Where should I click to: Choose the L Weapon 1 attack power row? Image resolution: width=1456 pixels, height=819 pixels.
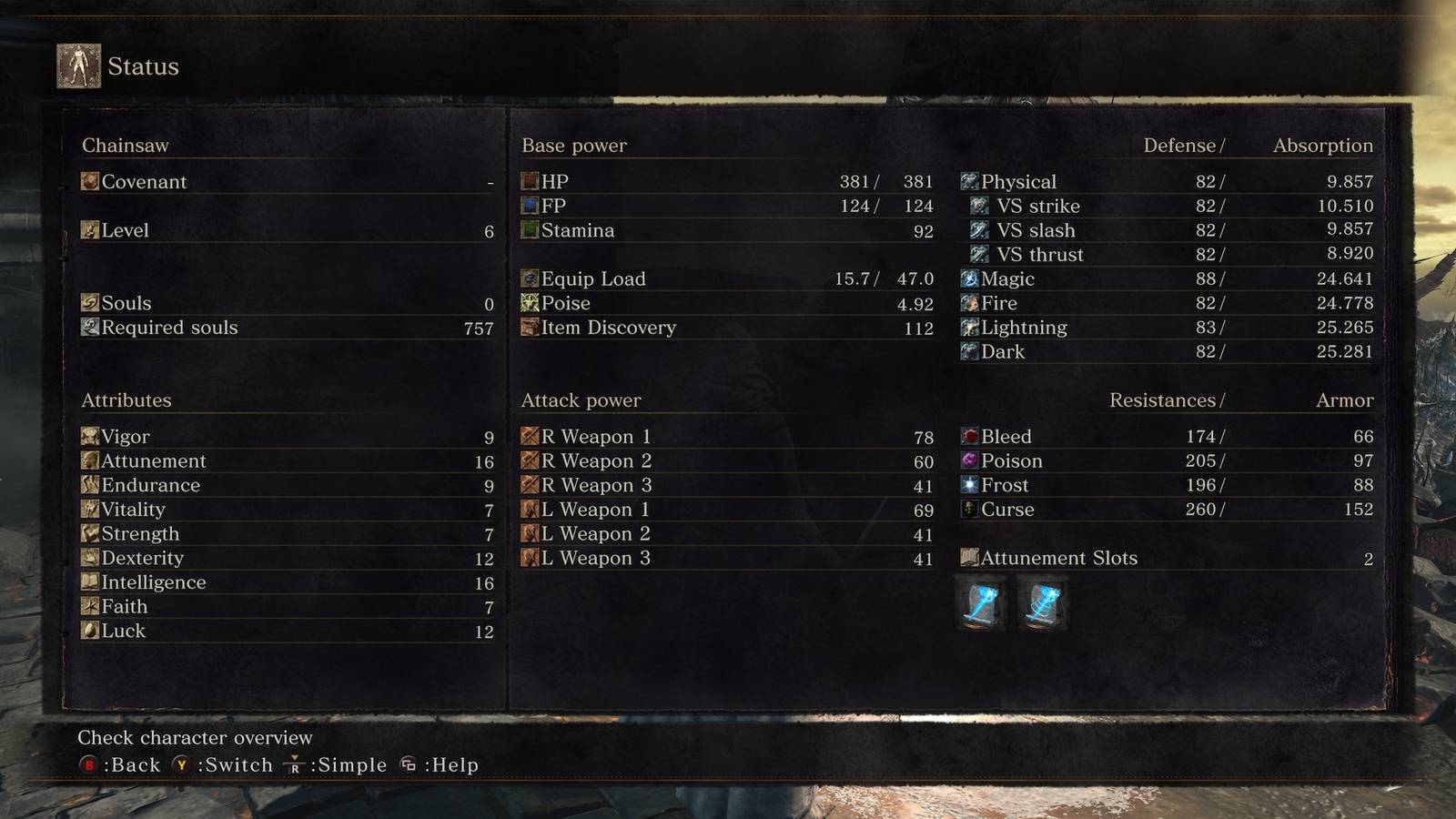point(726,510)
